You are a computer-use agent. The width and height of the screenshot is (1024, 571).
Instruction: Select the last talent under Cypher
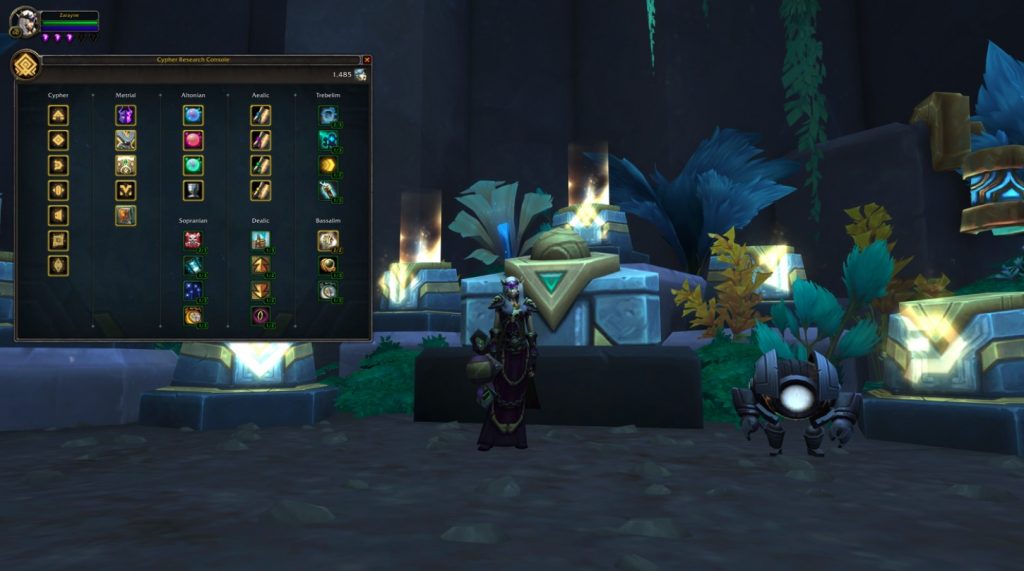[x=58, y=265]
